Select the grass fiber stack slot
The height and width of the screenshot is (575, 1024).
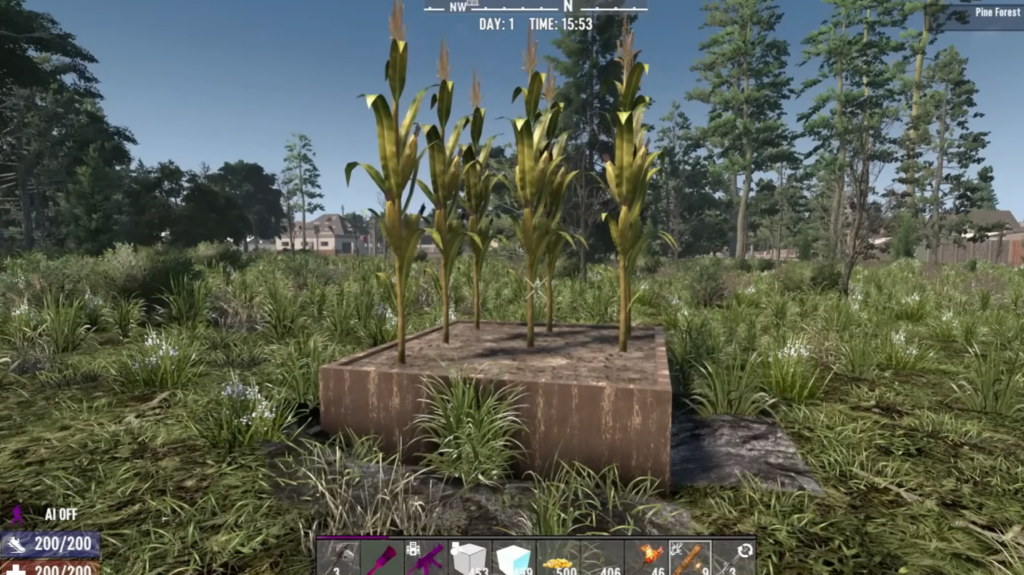coord(602,558)
